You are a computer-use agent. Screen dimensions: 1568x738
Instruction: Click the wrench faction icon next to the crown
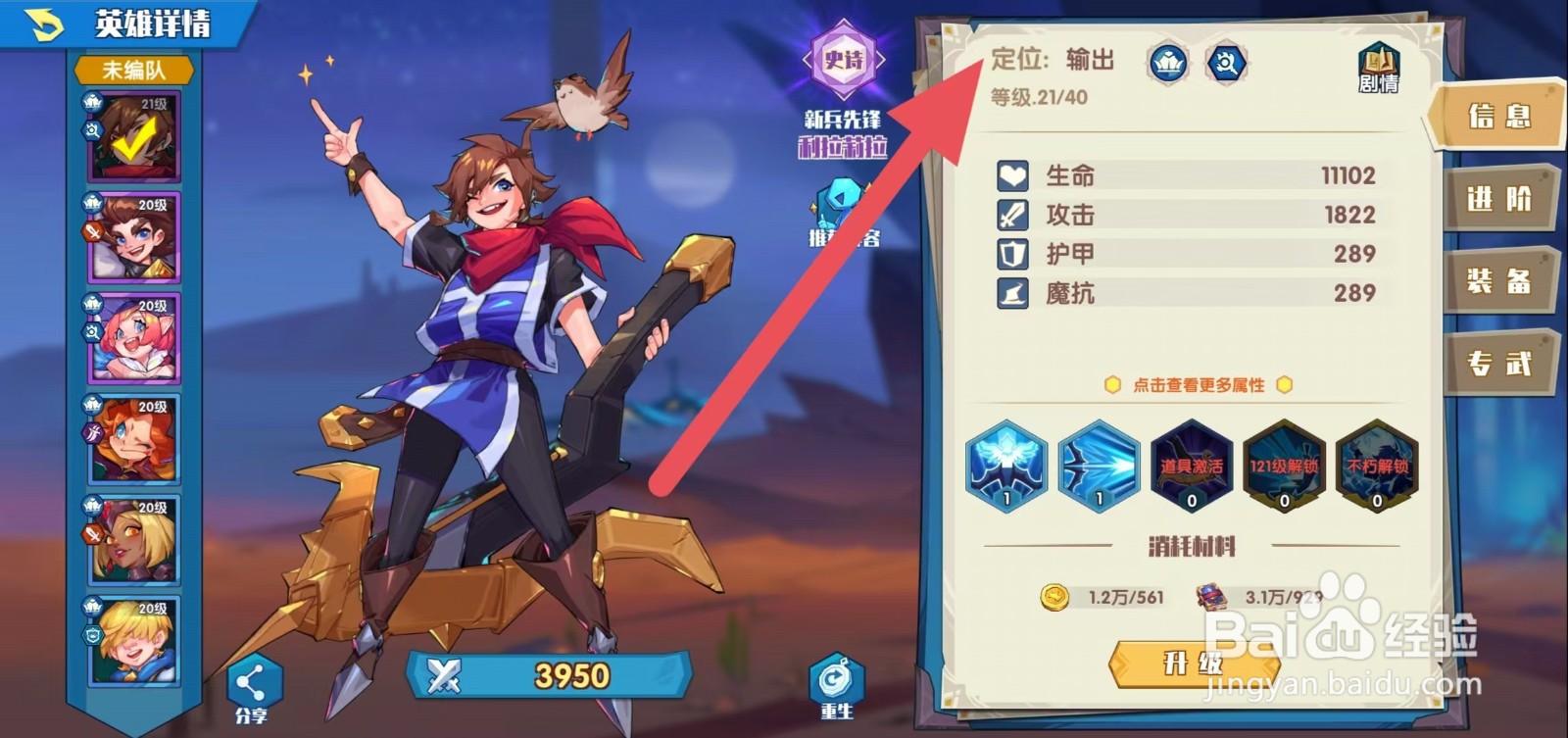(1227, 62)
